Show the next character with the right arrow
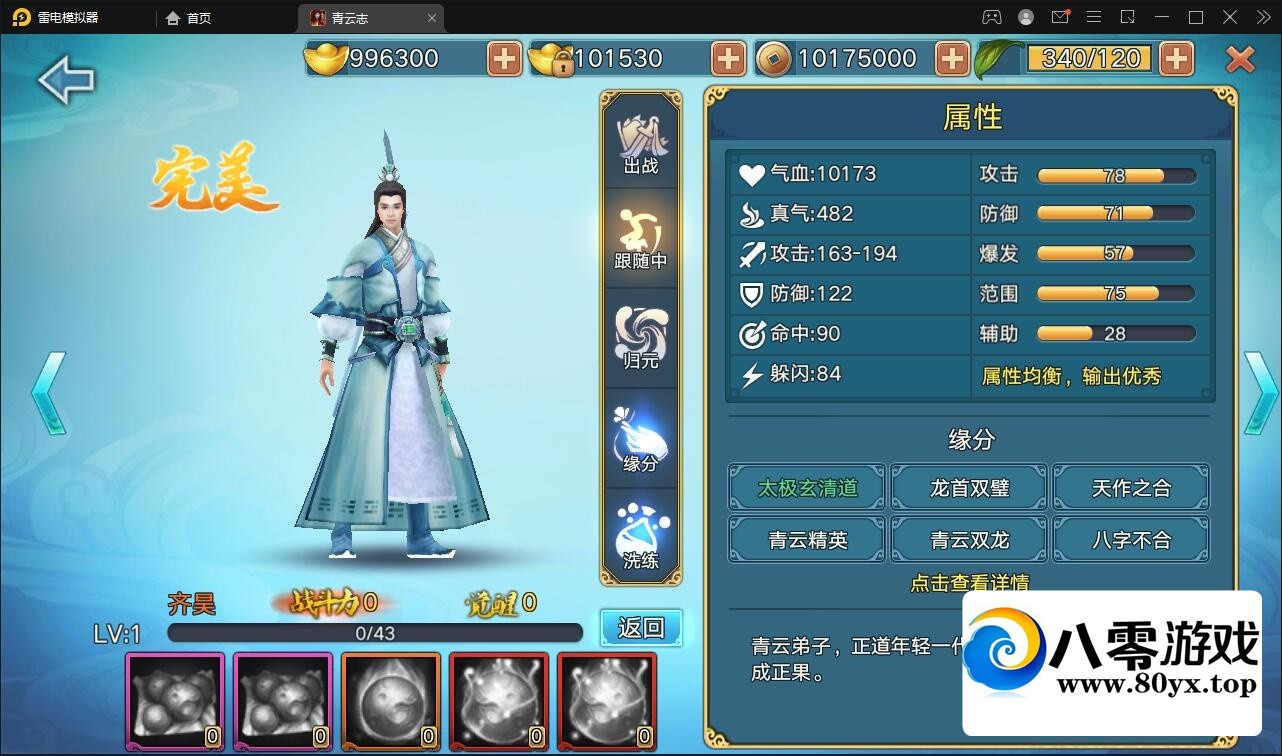Viewport: 1282px width, 756px height. (x=1260, y=393)
